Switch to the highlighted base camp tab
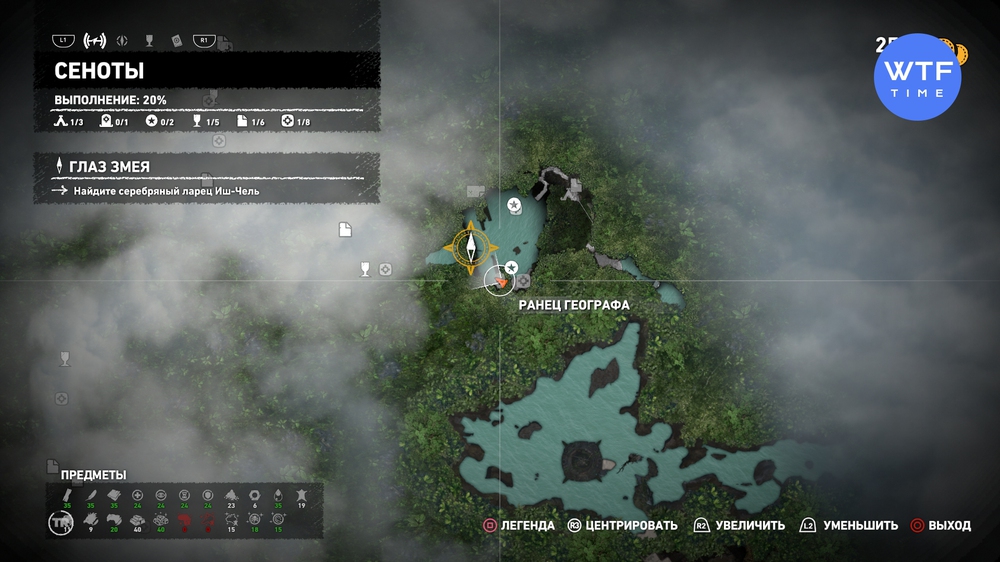 coord(95,41)
